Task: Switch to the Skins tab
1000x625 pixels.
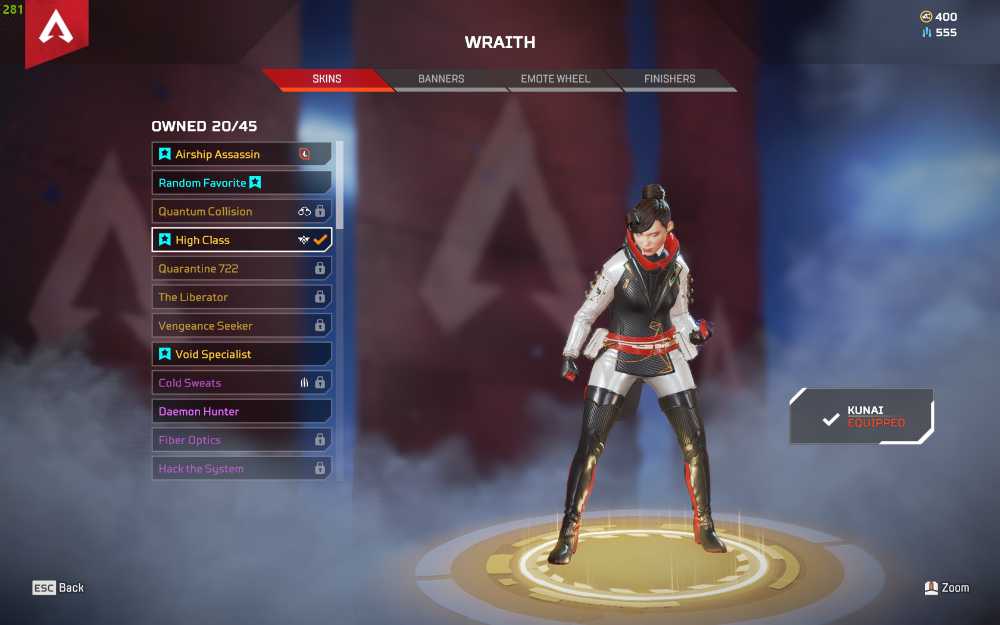Action: click(x=327, y=79)
